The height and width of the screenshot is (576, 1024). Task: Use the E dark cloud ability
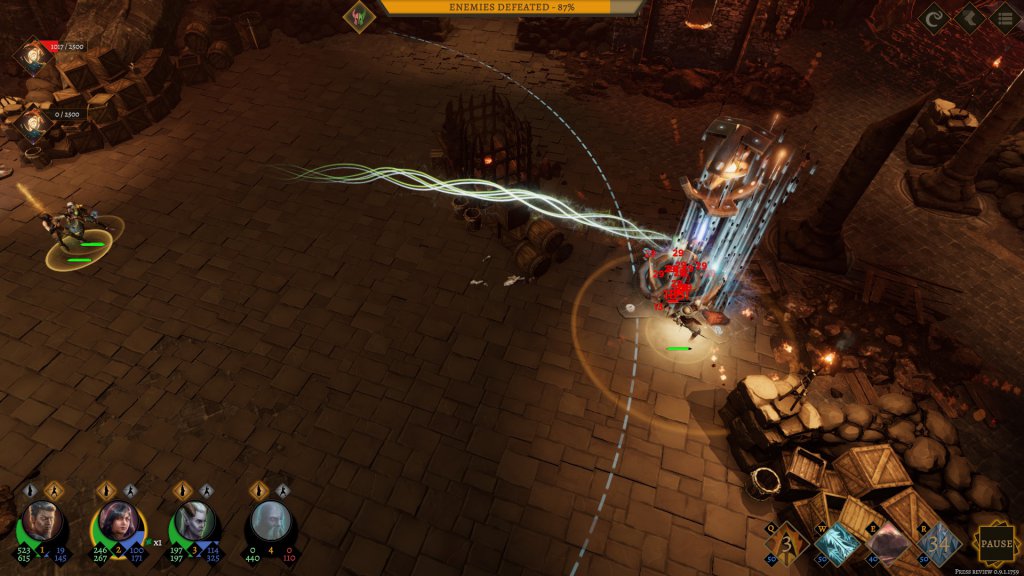point(887,544)
